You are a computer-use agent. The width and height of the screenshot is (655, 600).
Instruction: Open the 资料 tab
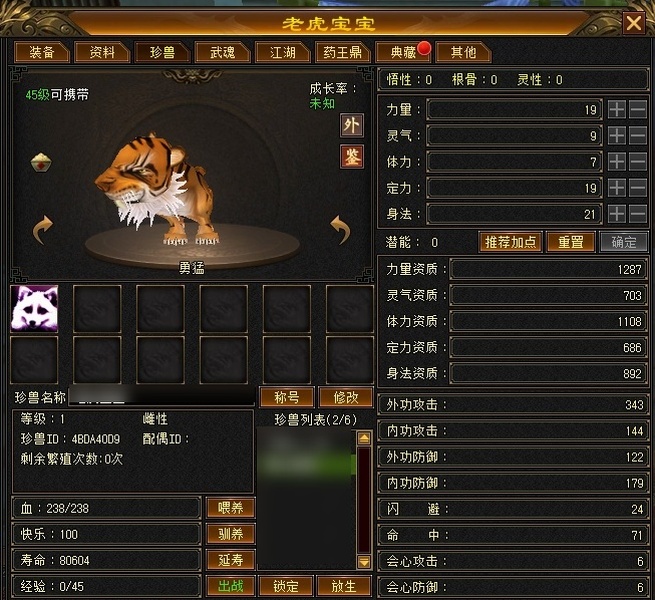(102, 52)
